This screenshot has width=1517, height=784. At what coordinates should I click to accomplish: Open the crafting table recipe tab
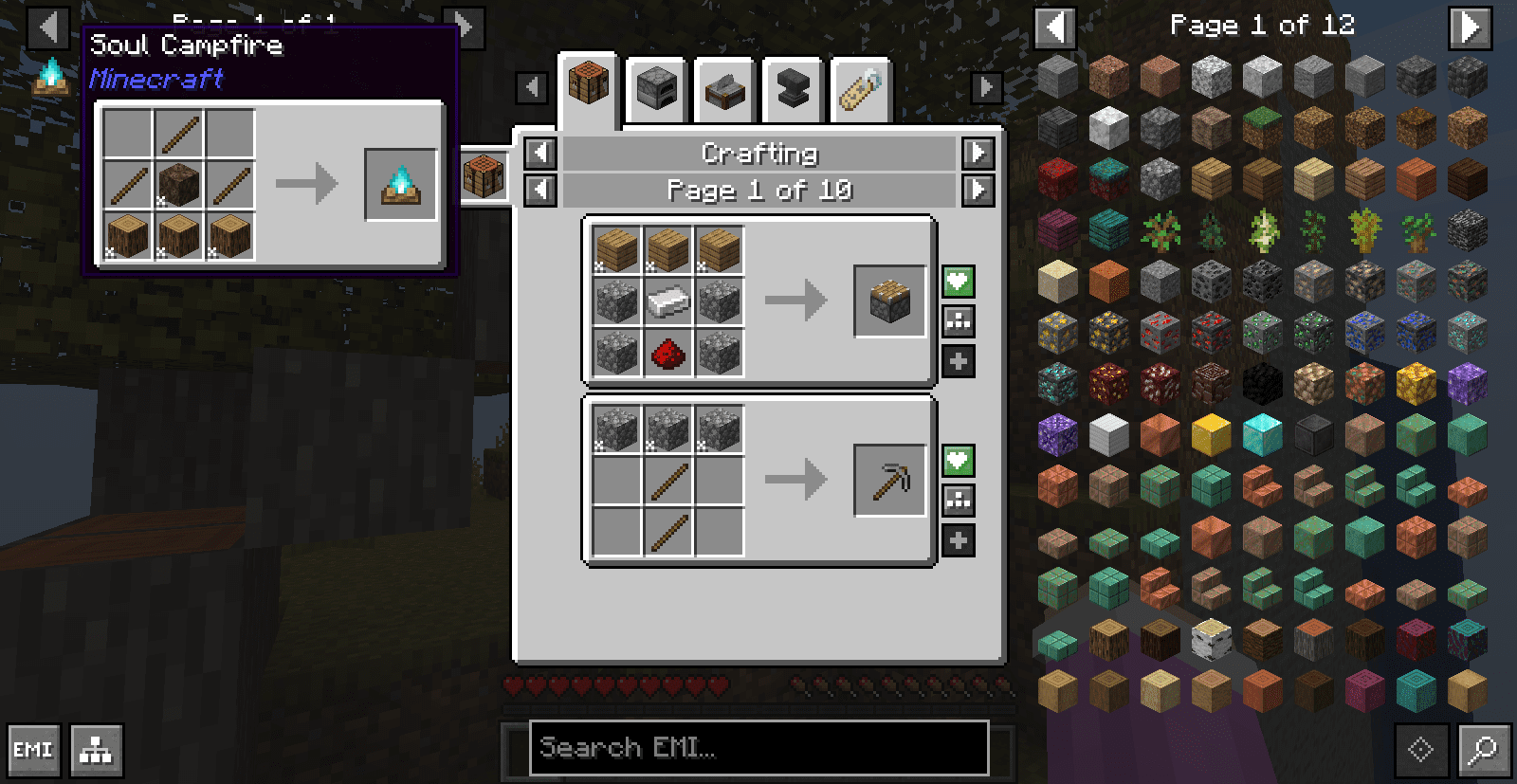pos(589,85)
